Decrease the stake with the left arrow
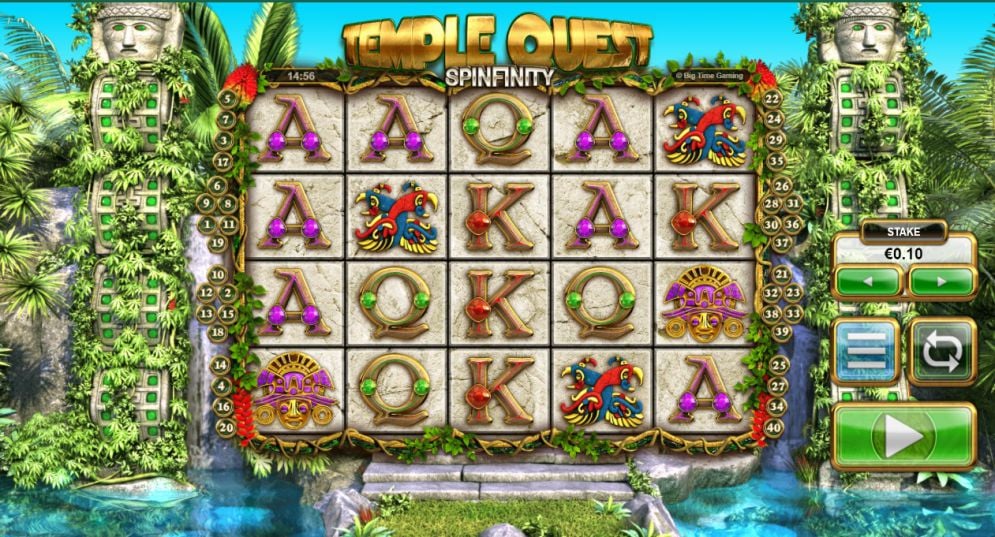This screenshot has height=537, width=995. pyautogui.click(x=867, y=282)
